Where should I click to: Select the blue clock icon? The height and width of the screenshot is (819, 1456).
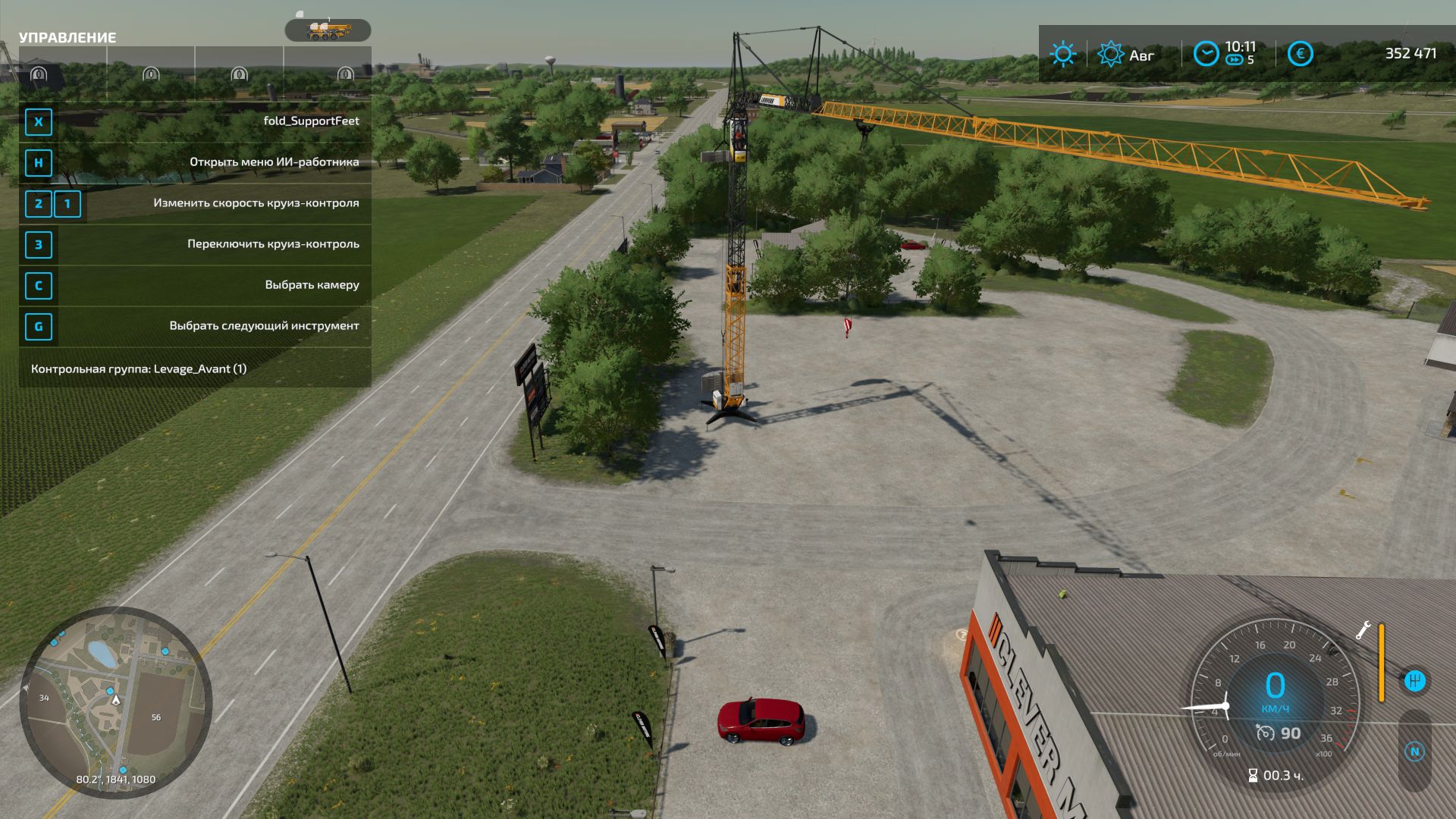point(1206,54)
